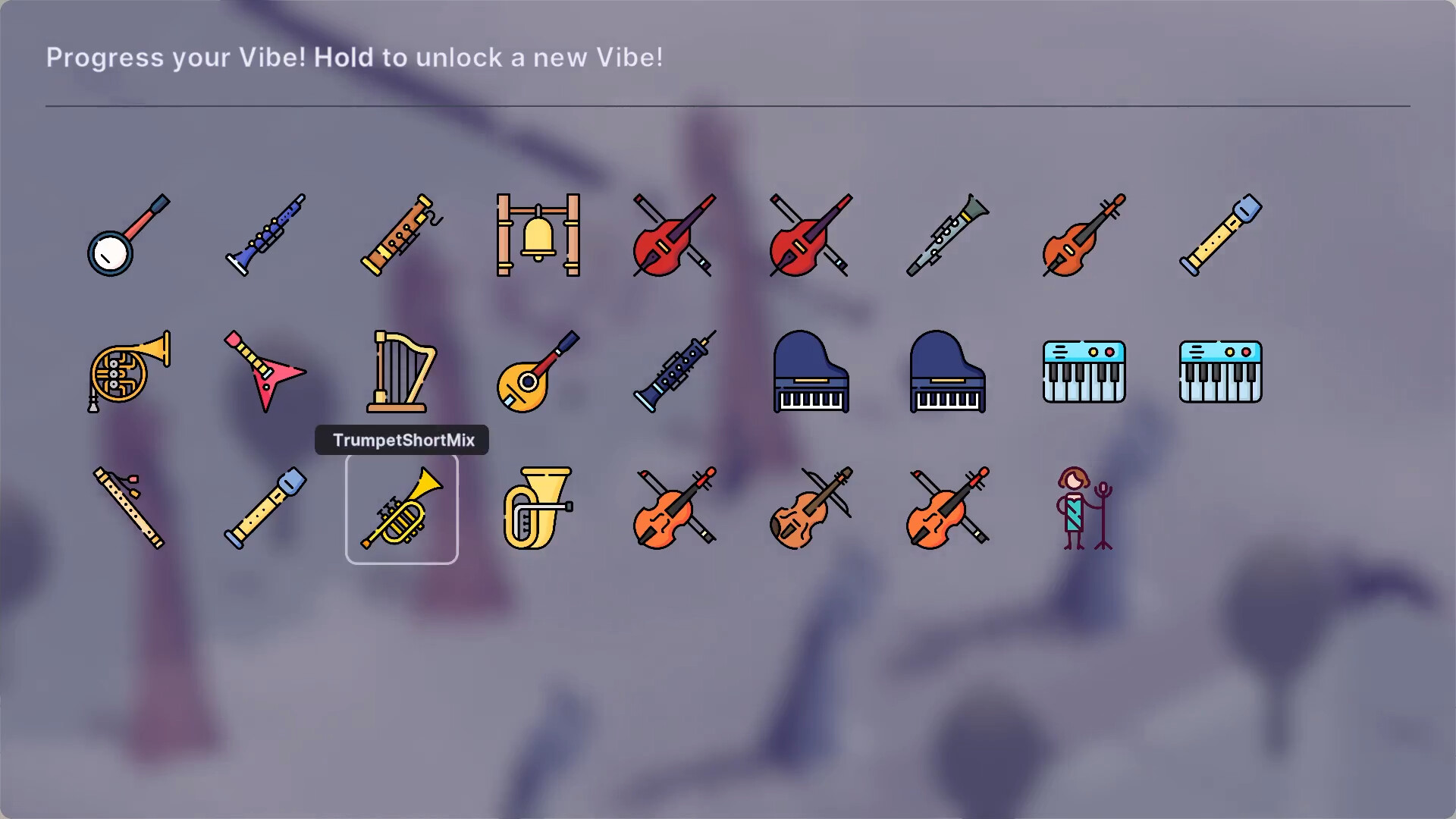Pick the leftmost keyboard synthesizer icon
Screen dimensions: 1456x819
(x=1083, y=372)
